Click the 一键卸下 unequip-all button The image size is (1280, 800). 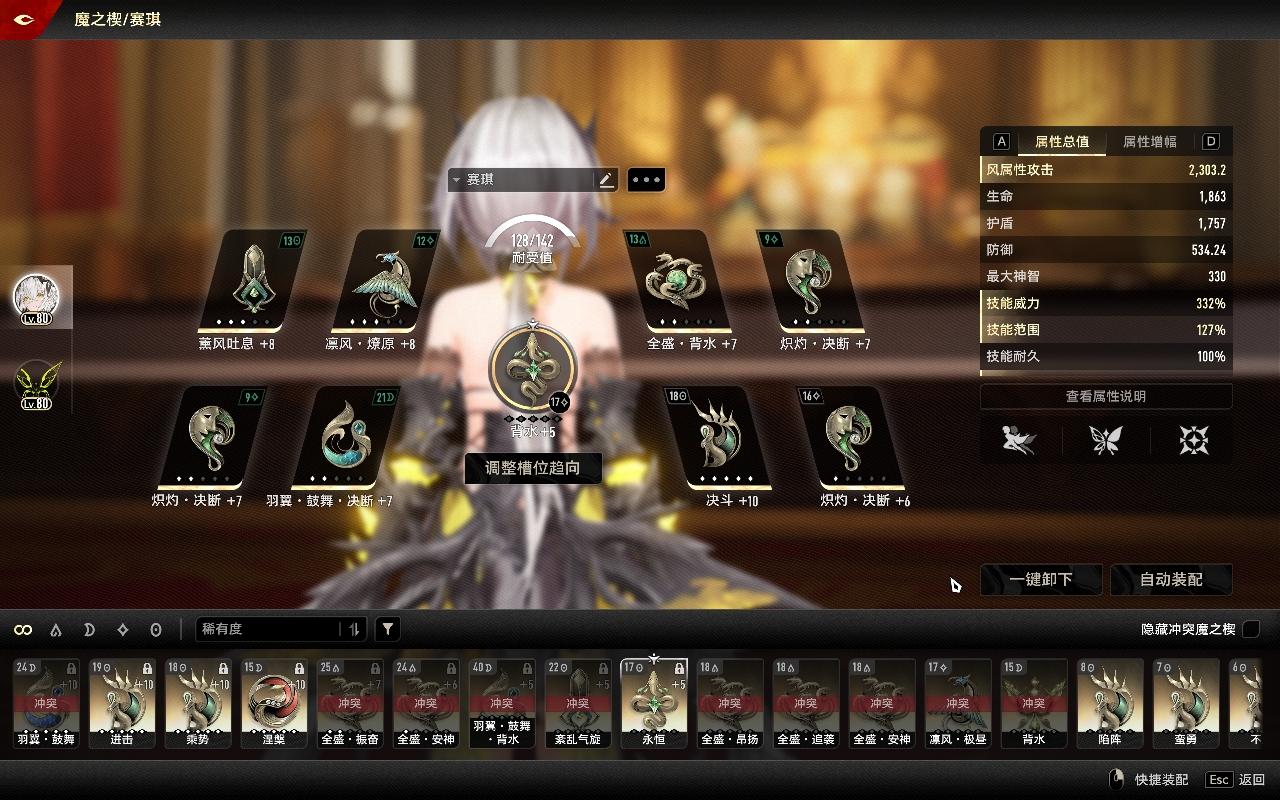[1041, 579]
